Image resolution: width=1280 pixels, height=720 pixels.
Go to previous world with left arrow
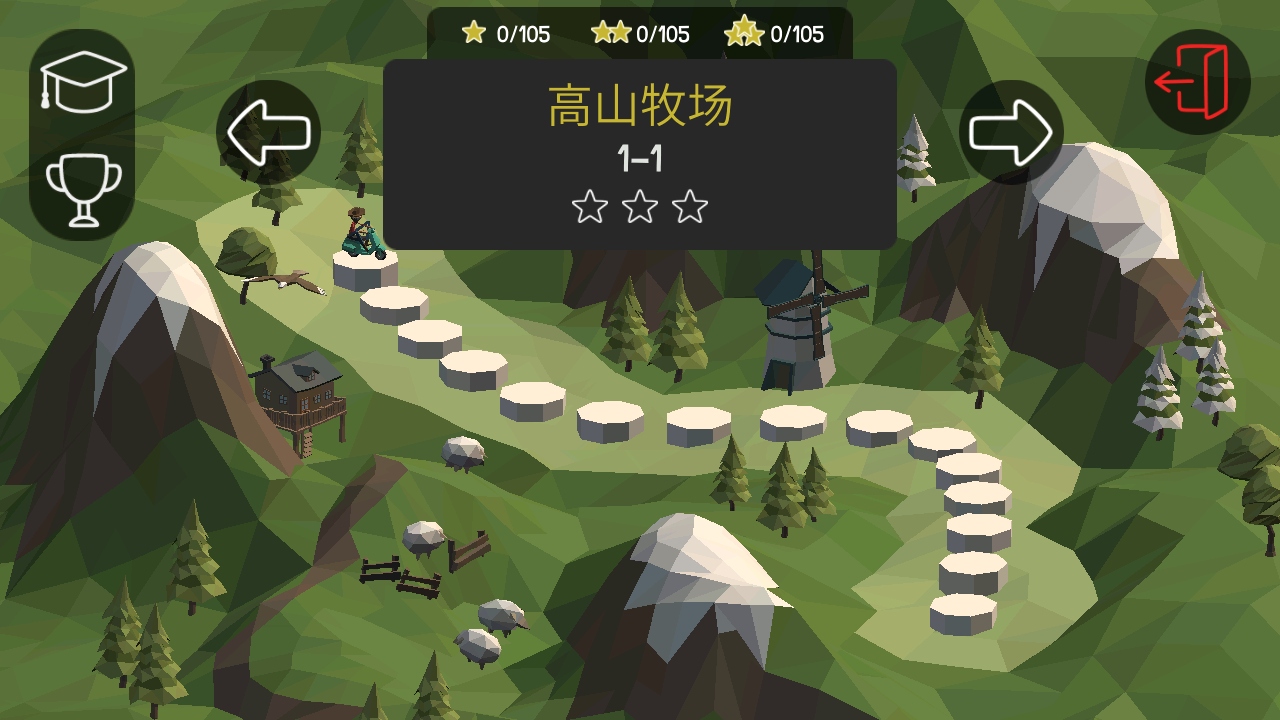tap(268, 132)
